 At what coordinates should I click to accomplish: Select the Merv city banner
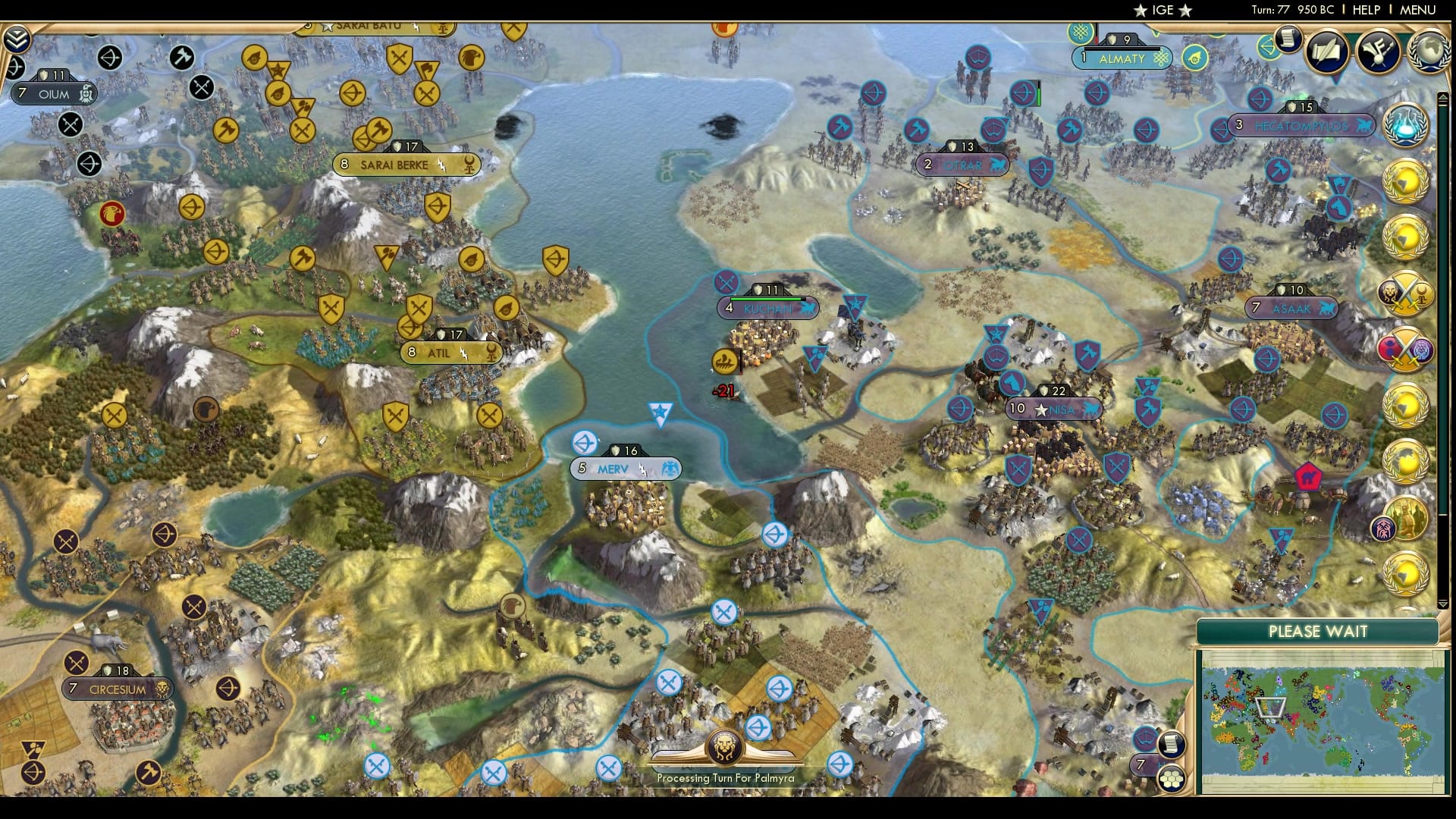[x=626, y=468]
